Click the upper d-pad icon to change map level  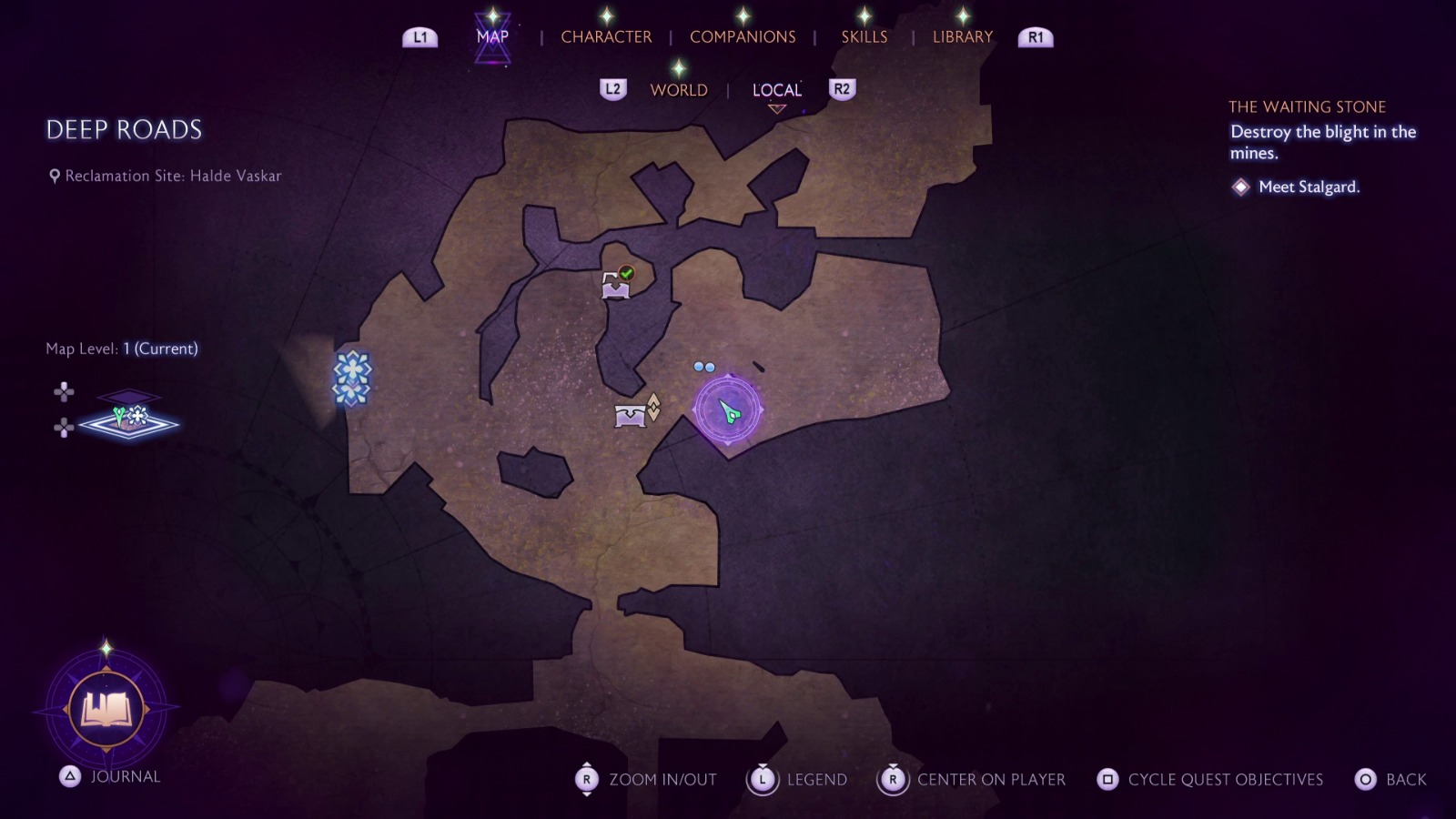point(64,392)
